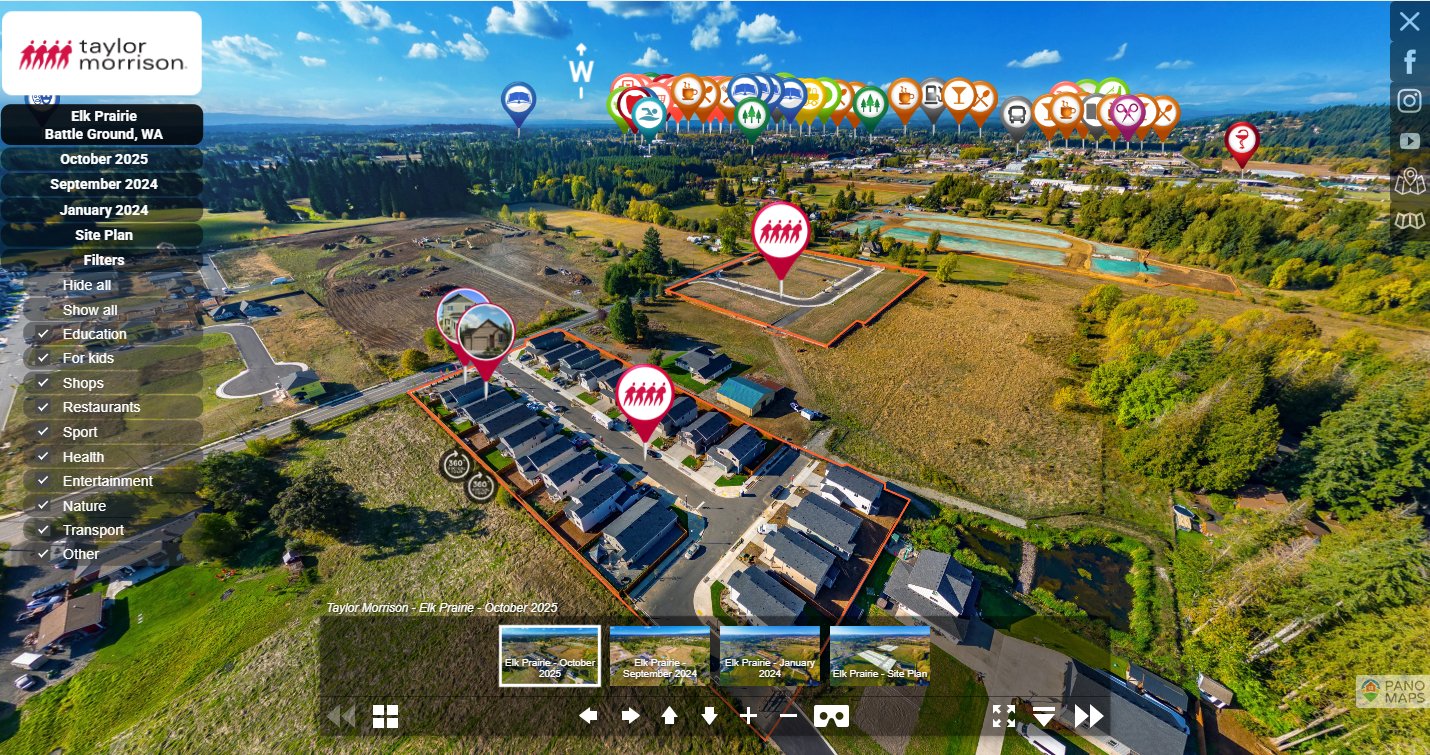Open the Facebook link

pos(1409,62)
